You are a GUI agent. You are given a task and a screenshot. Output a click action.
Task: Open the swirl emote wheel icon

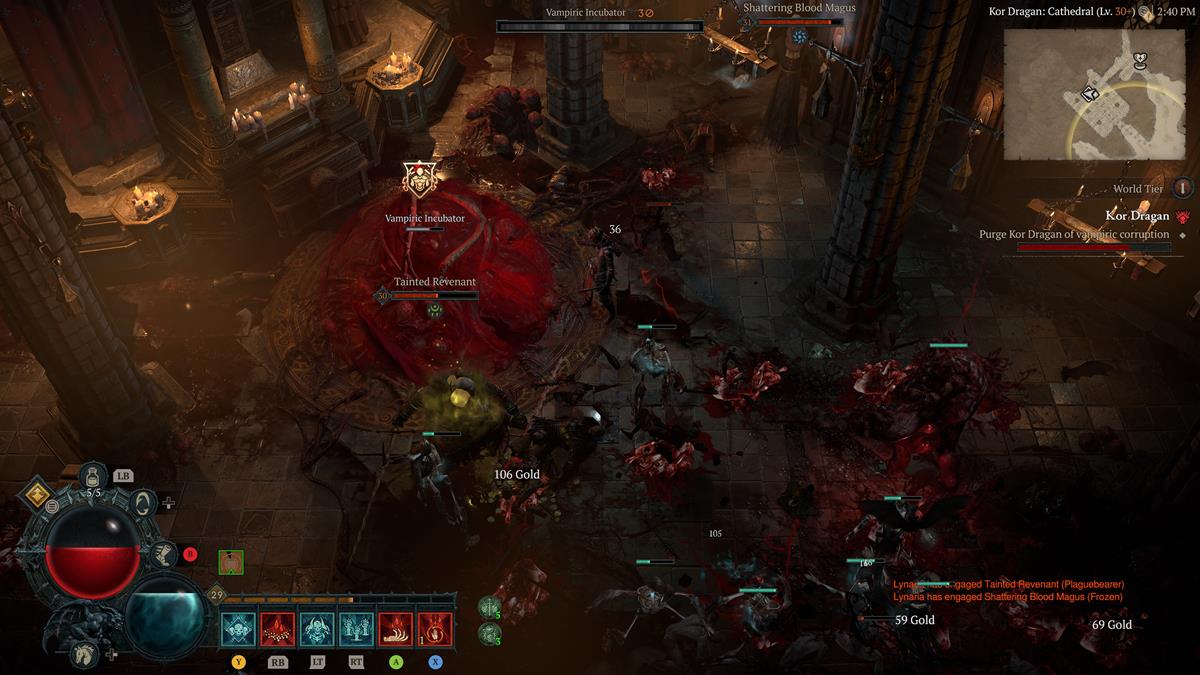tap(143, 502)
